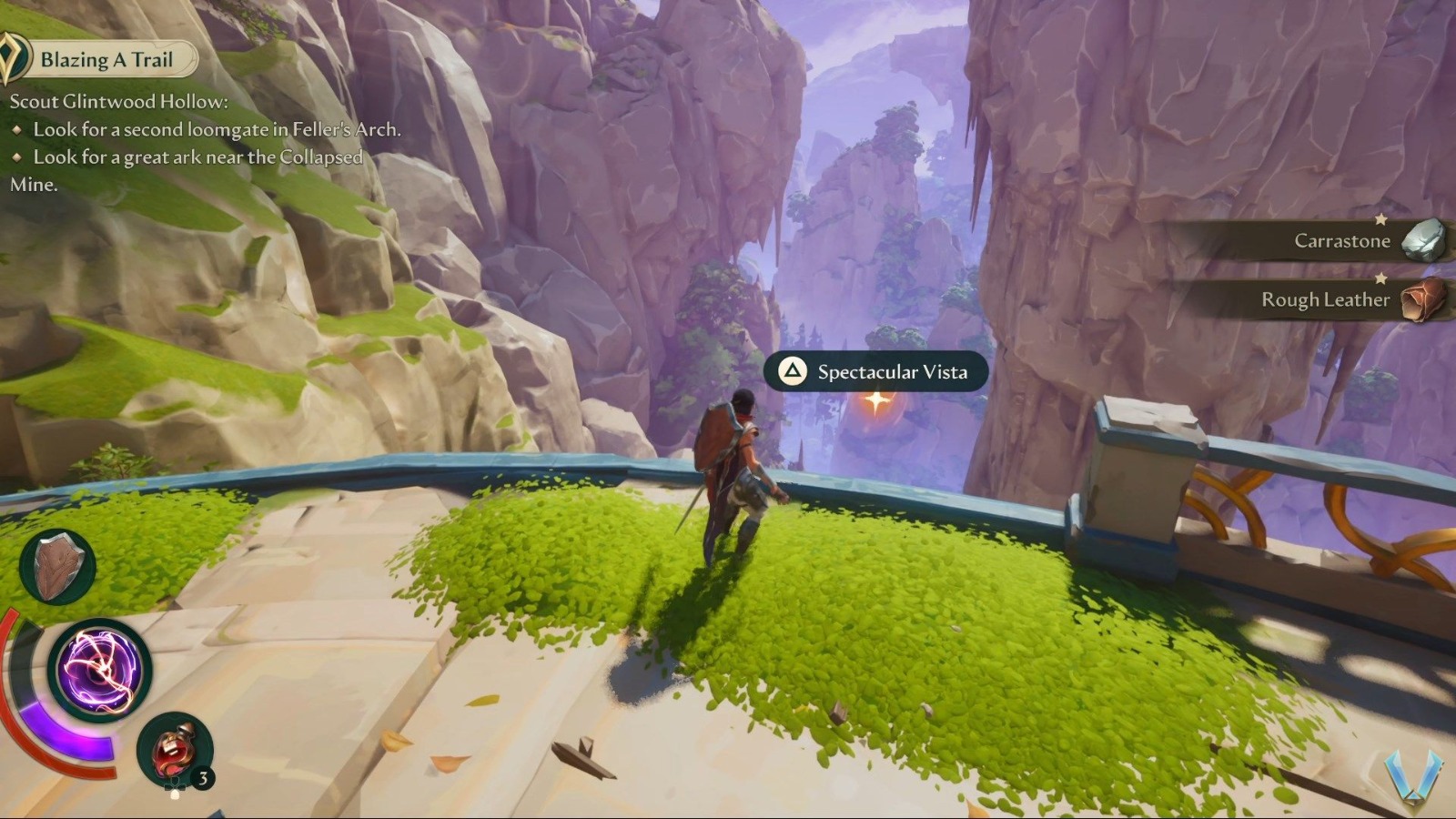Screen dimensions: 1456x819
Task: Click the Carrastone ore icon
Action: (1423, 241)
